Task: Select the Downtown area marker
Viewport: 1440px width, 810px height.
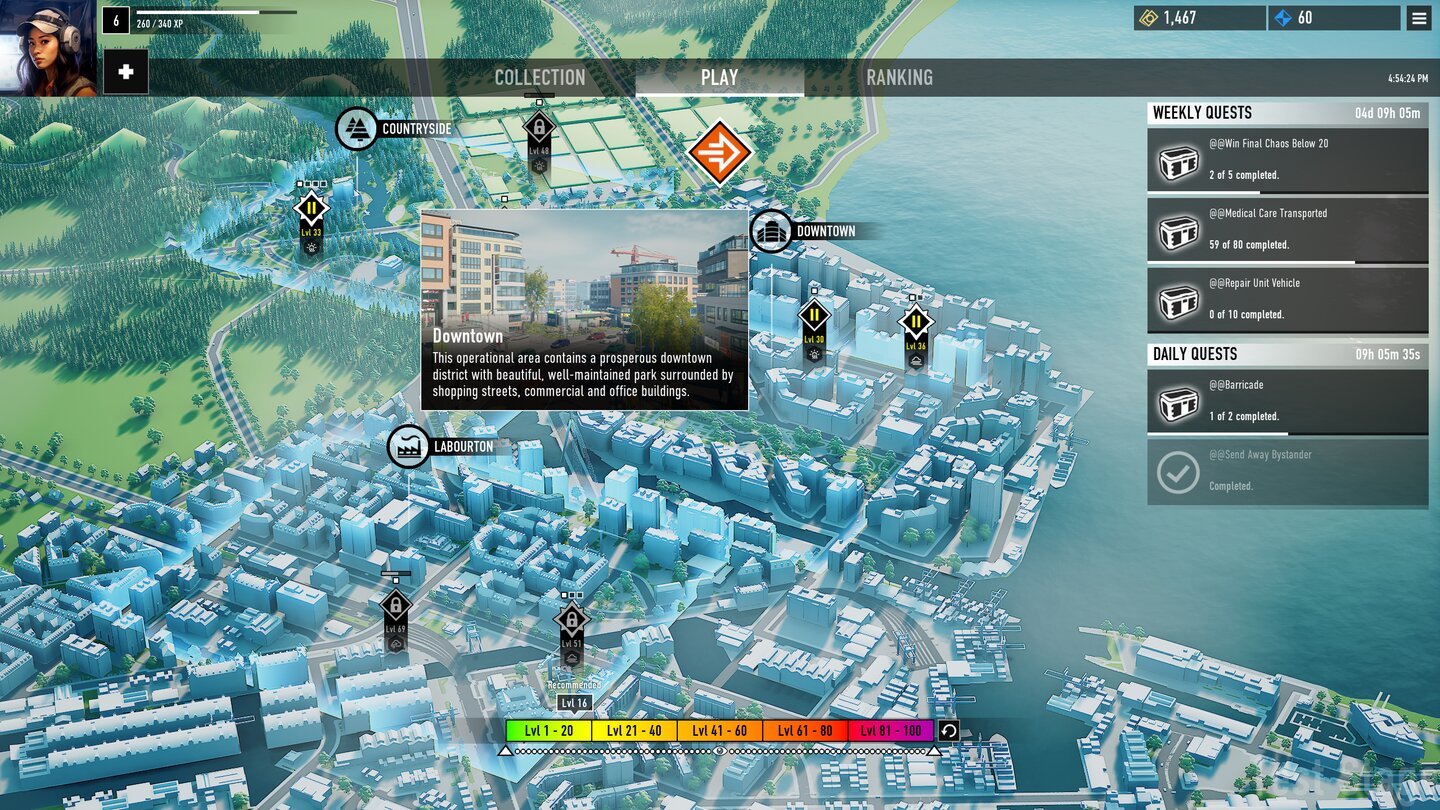Action: click(x=771, y=231)
